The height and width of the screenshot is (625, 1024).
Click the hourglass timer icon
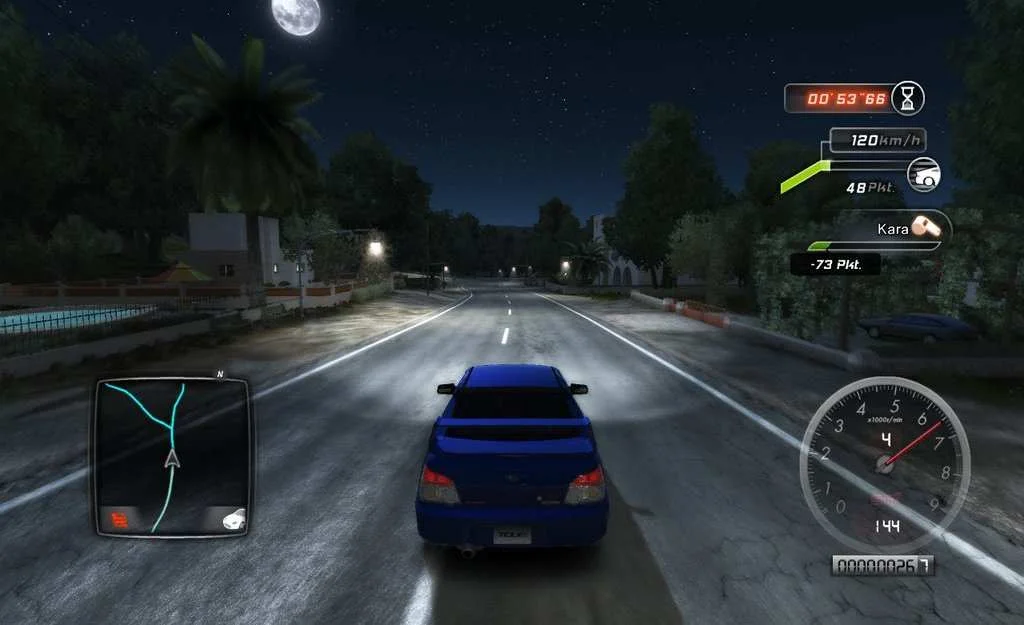(x=907, y=98)
